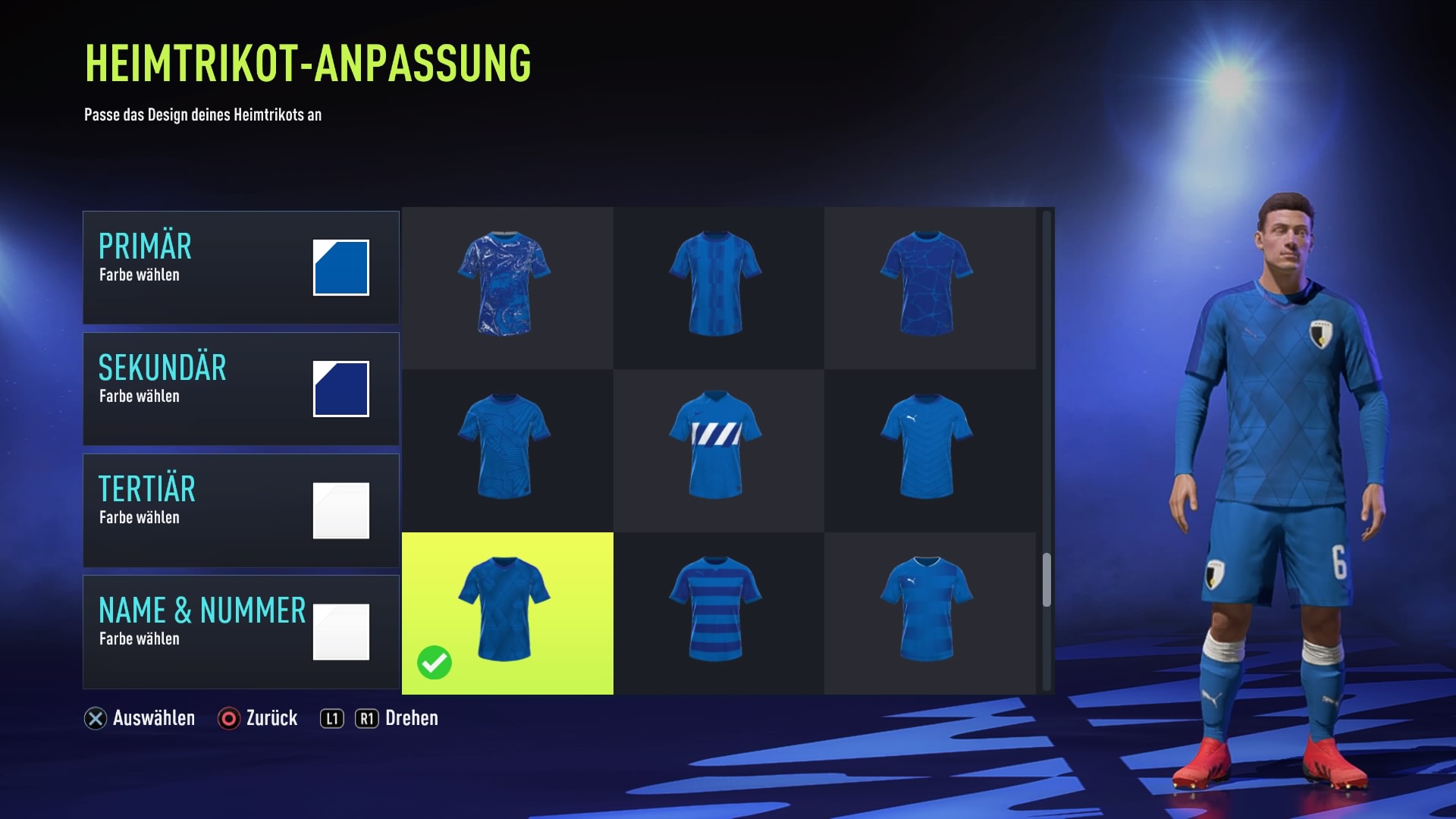The width and height of the screenshot is (1456, 819).
Task: Click the jersey grid scrollbar handle
Action: pyautogui.click(x=1046, y=580)
